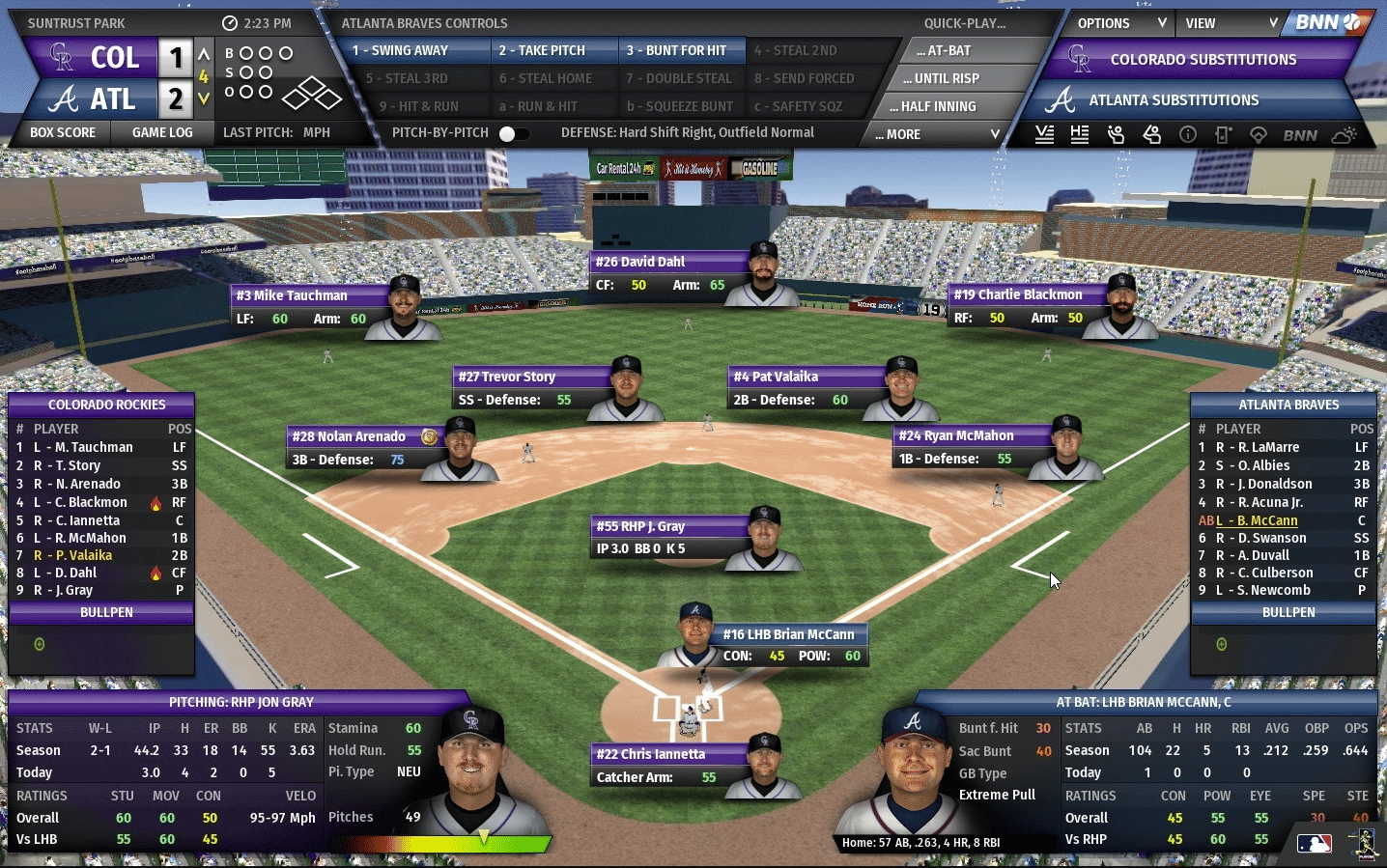The height and width of the screenshot is (868, 1387).
Task: Show the Atlanta Braves bullpen
Action: (x=1288, y=612)
